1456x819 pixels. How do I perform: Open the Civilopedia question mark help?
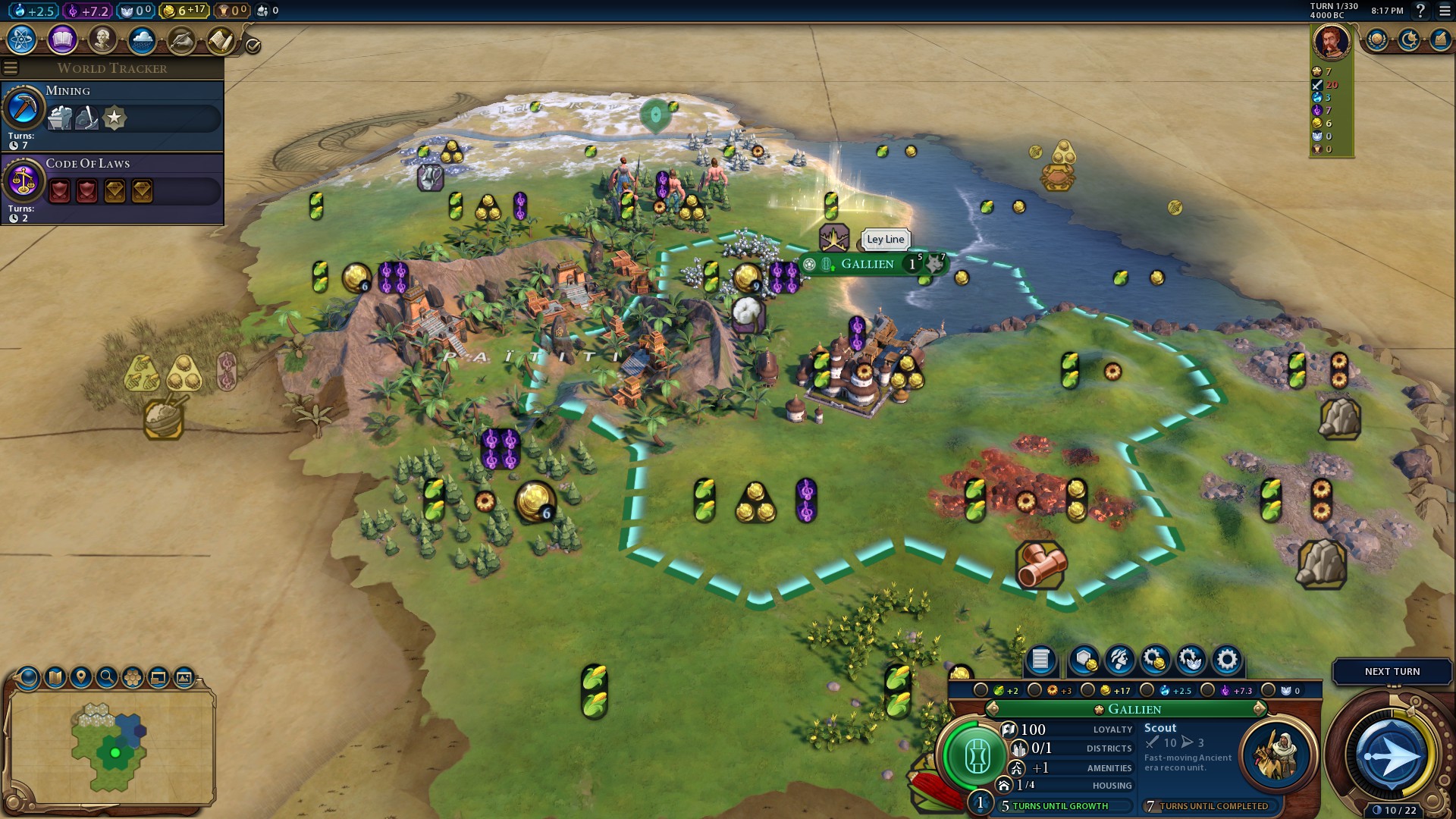coord(1421,11)
